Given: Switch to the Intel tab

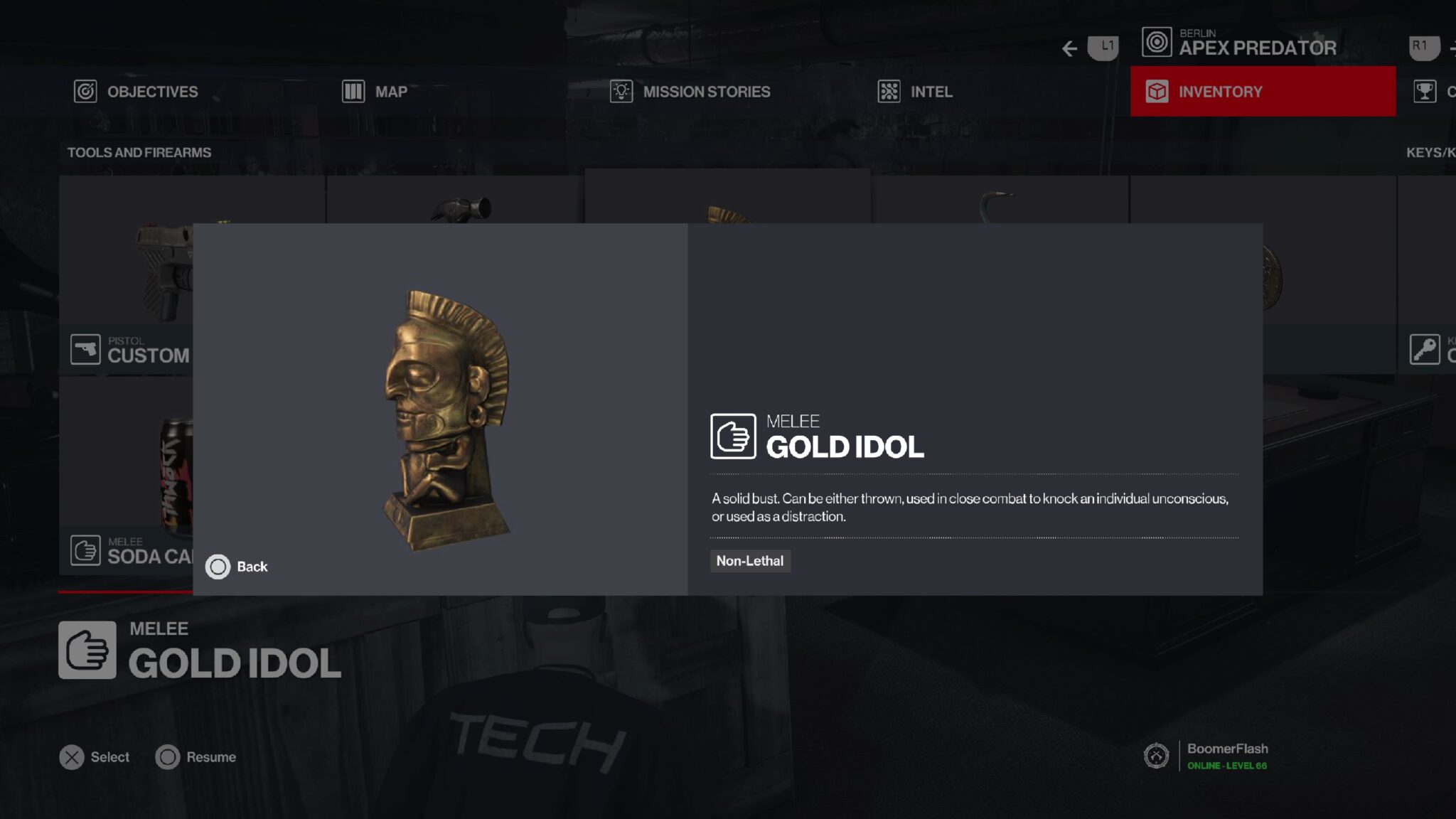Looking at the screenshot, I should 931,91.
